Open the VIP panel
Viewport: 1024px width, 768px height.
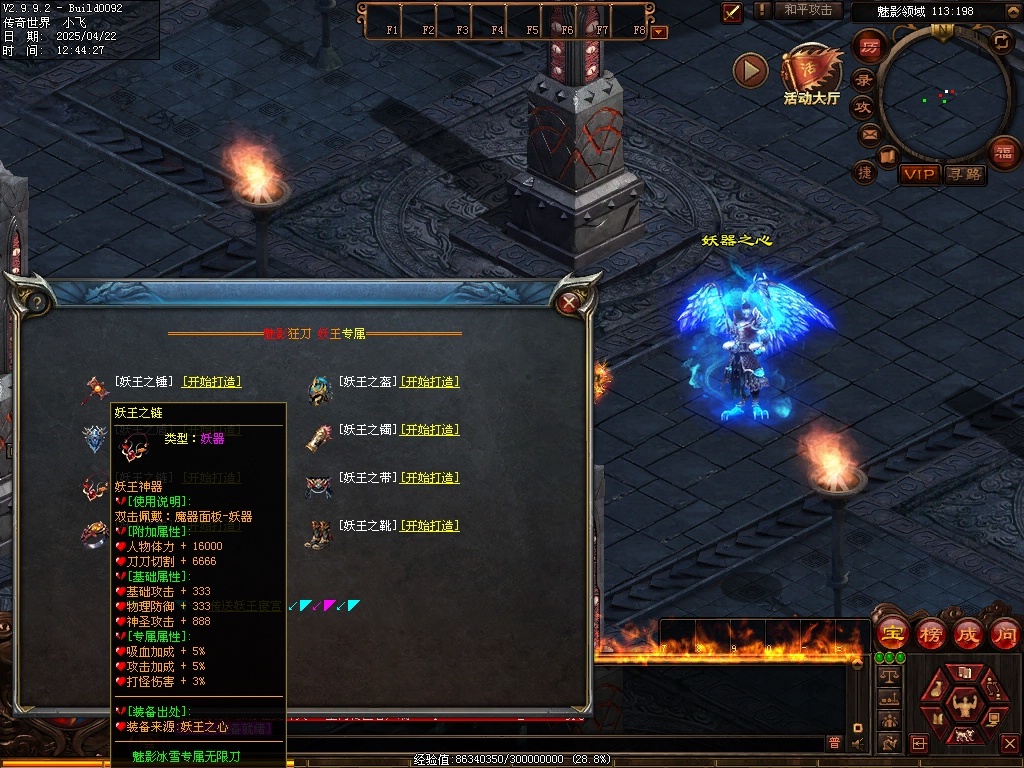click(918, 174)
